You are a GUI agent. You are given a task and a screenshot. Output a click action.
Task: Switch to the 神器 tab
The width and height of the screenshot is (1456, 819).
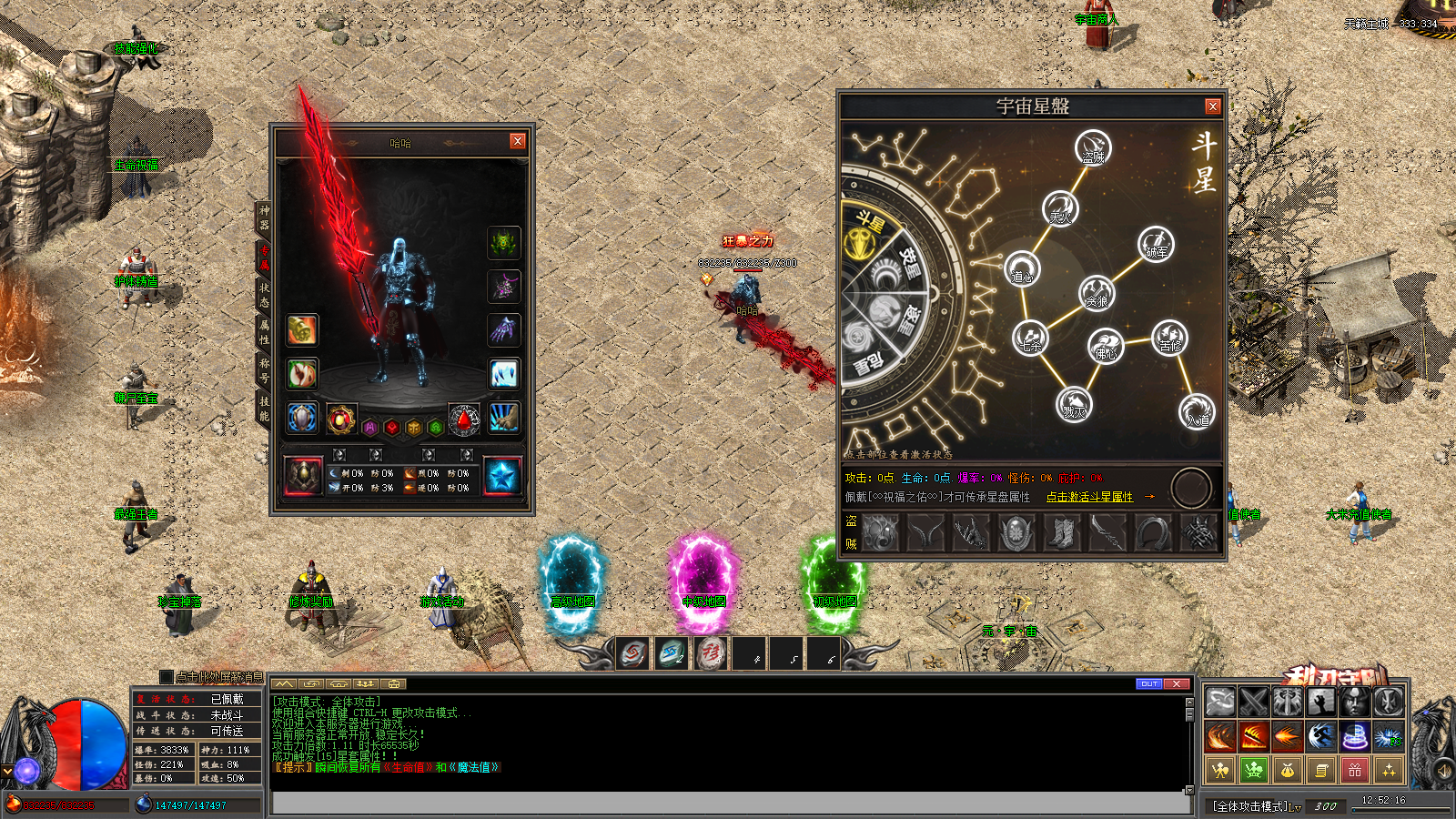click(x=264, y=217)
